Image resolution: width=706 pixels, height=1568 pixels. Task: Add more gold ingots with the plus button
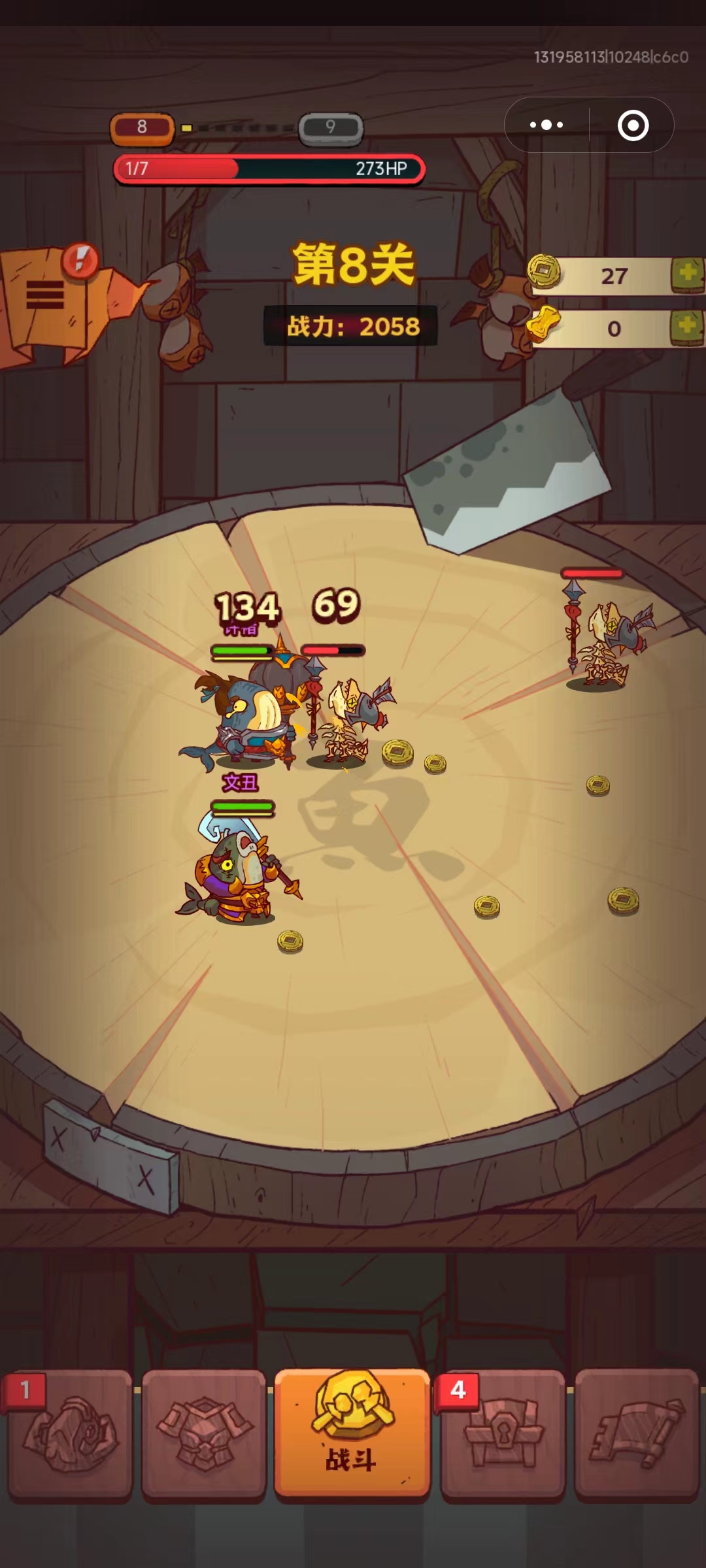point(687,327)
